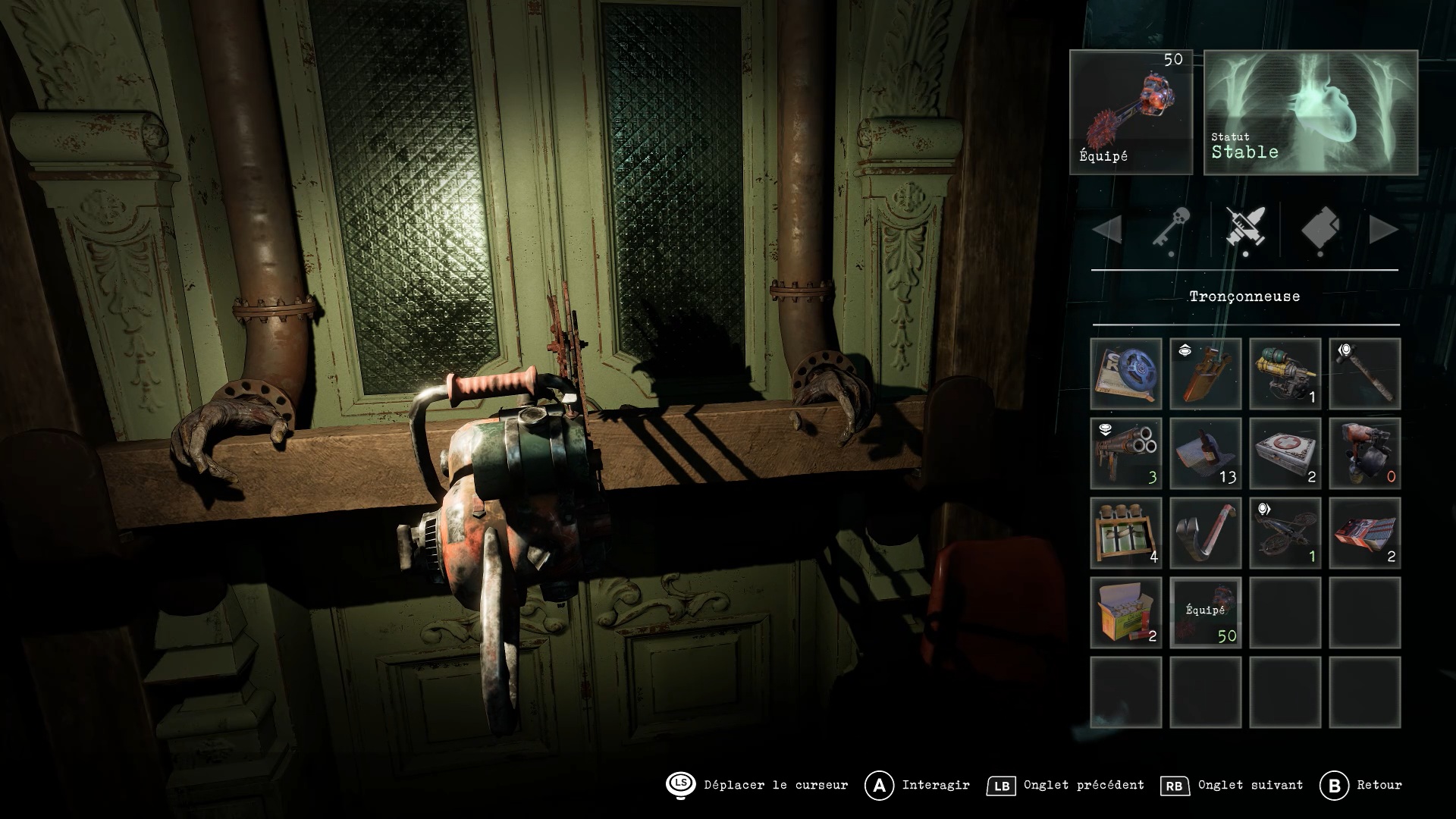Select the red power tool with zero ammo

[1364, 453]
